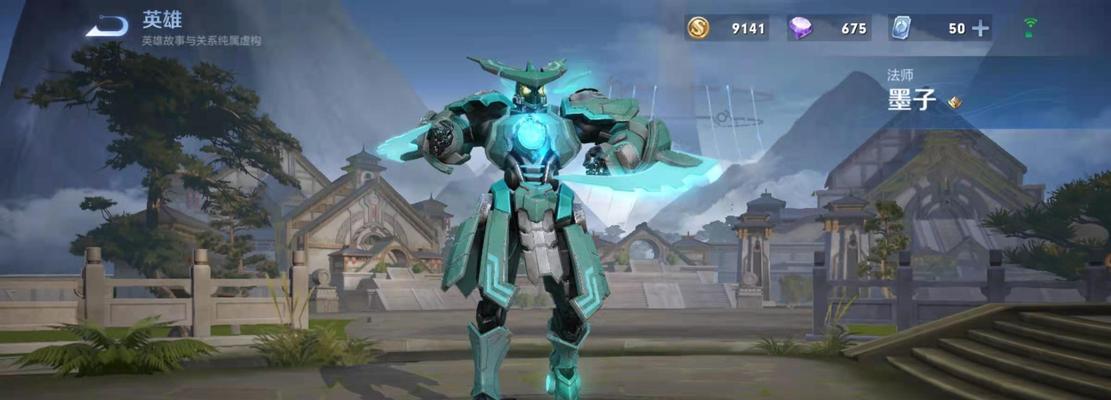
Task: Check the green network signal icon
Action: tap(1030, 28)
